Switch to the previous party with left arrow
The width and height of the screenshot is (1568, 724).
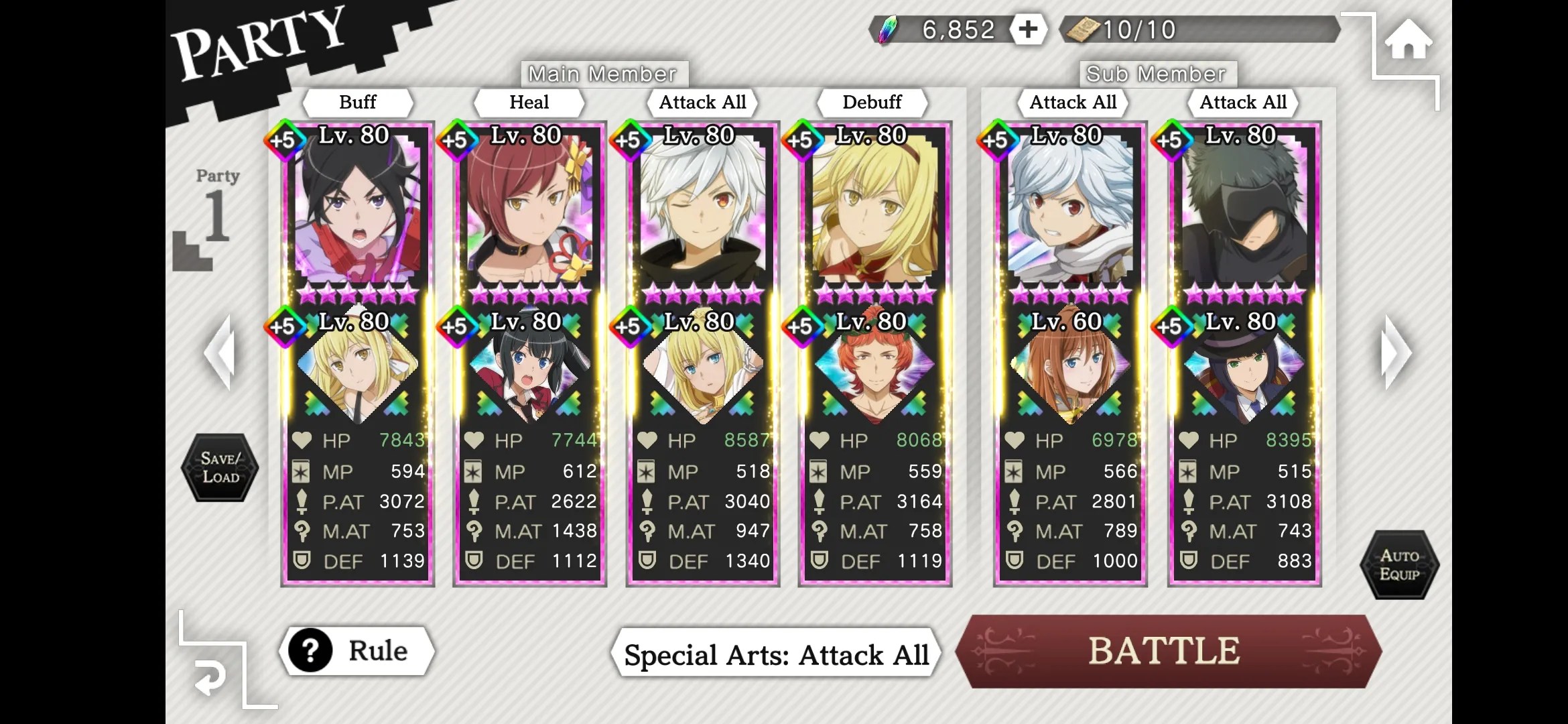click(221, 353)
